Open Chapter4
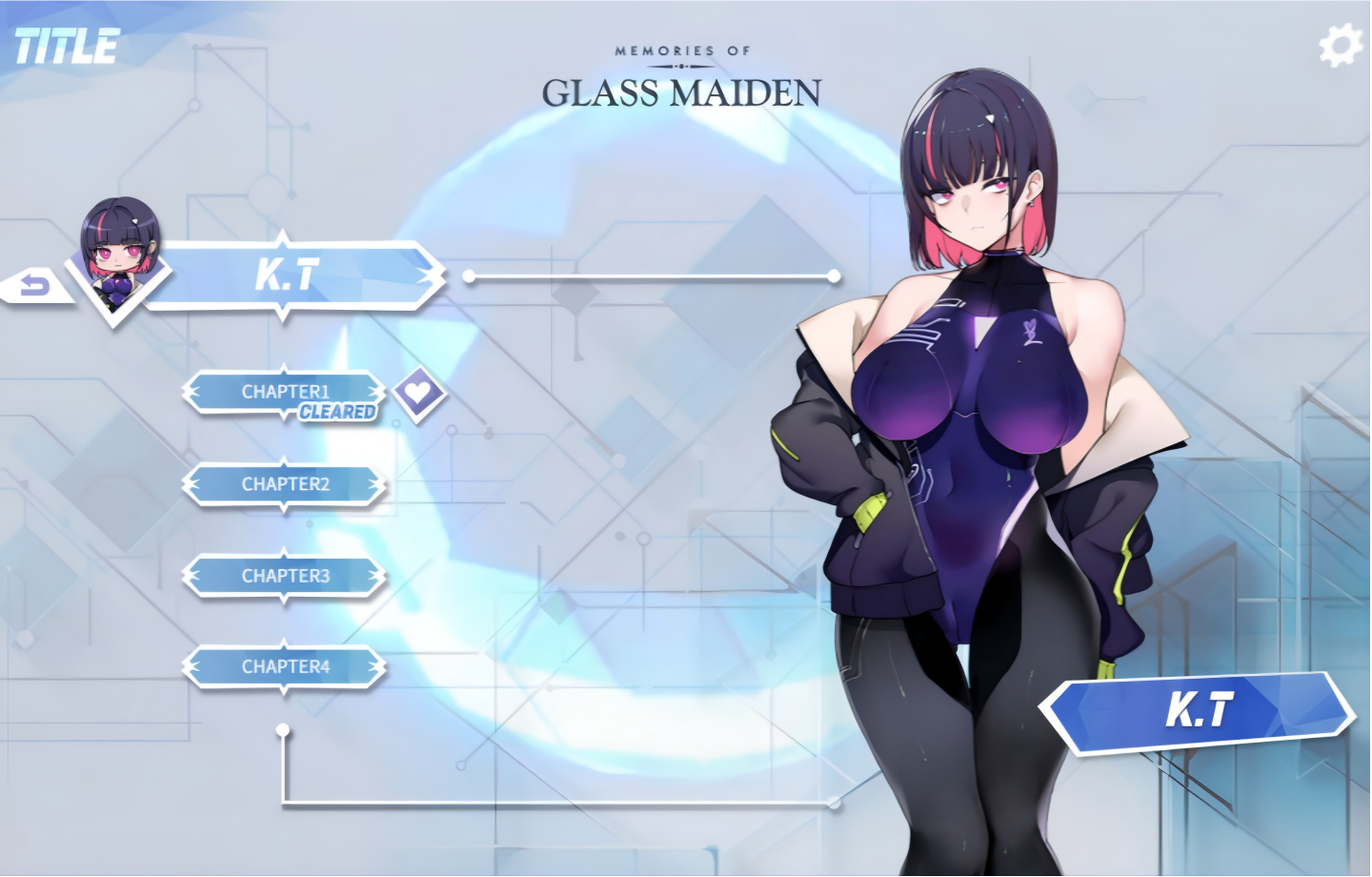This screenshot has width=1372, height=877. [x=284, y=666]
